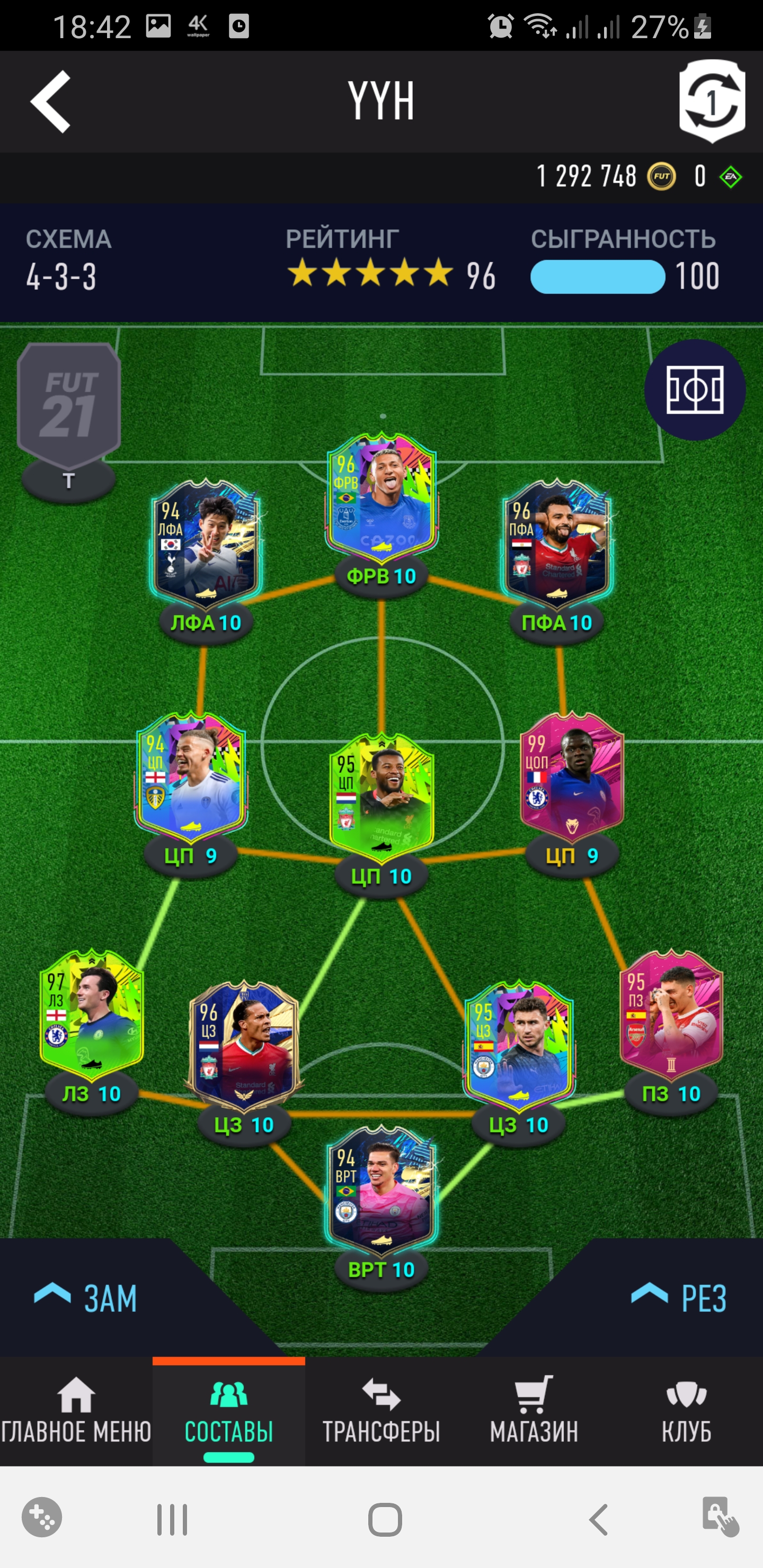The image size is (763, 1568).
Task: Tap the green EA points counter
Action: 730,176
